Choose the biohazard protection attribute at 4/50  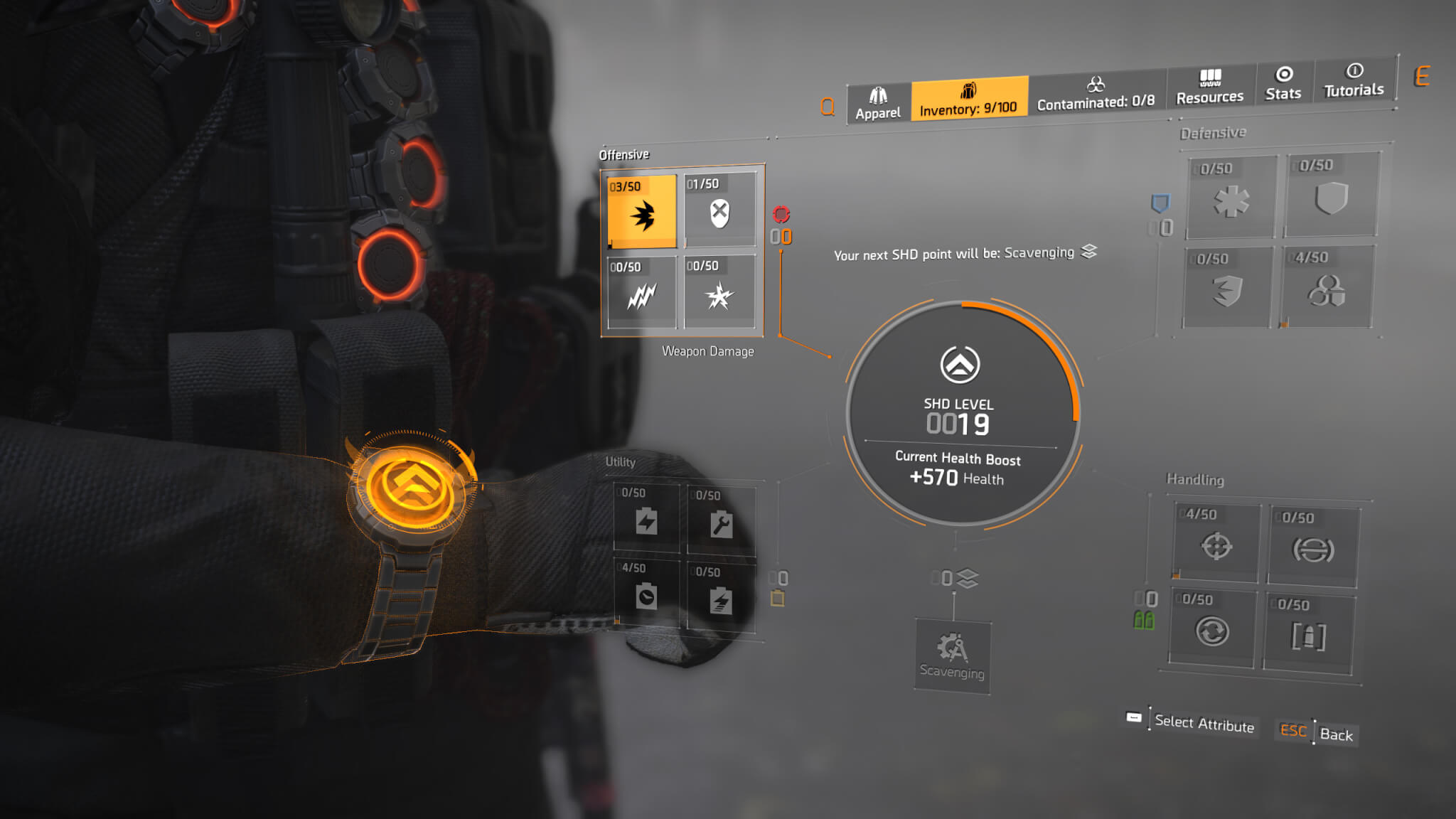[1327, 287]
